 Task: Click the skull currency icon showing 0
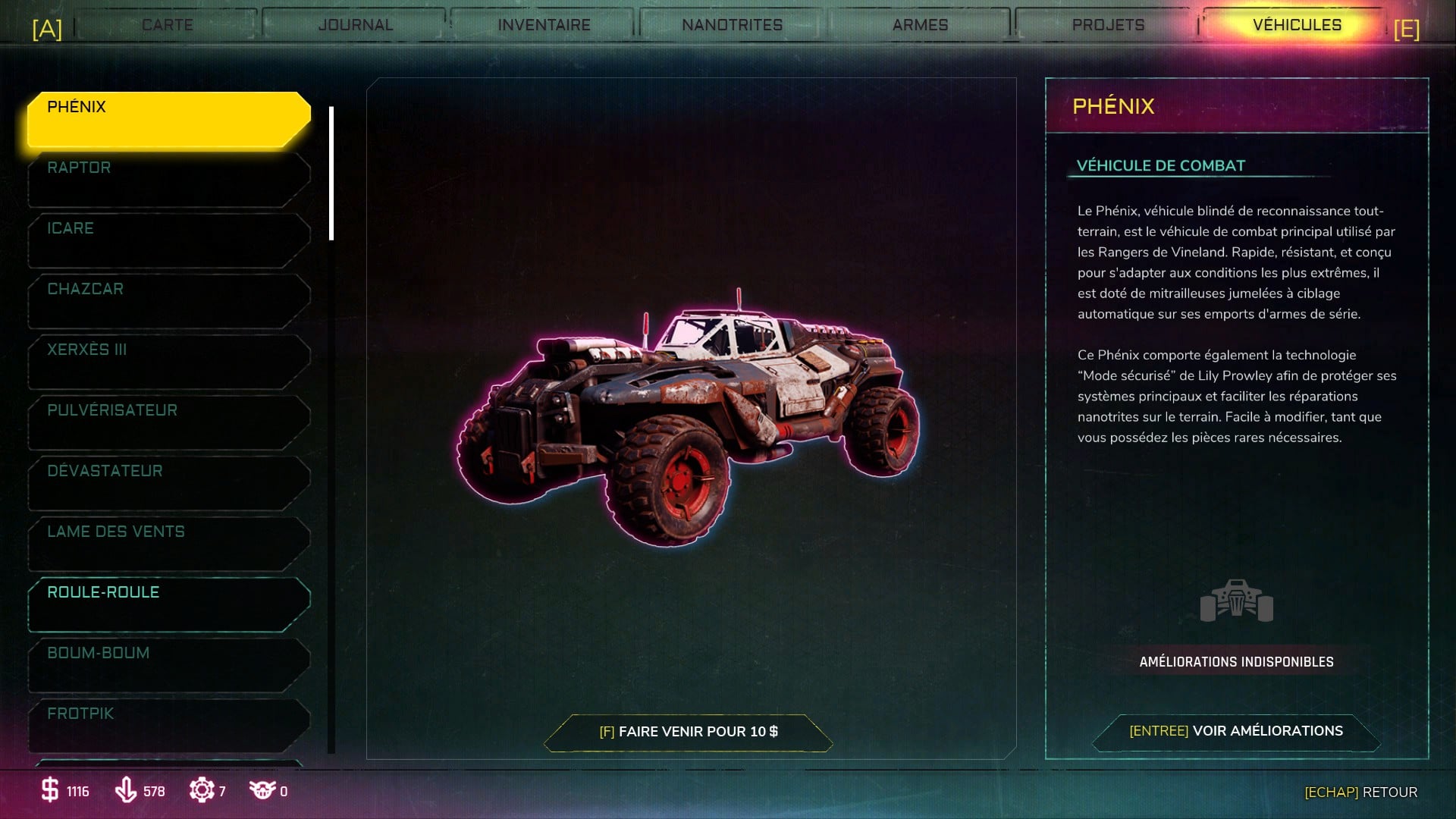point(263,791)
